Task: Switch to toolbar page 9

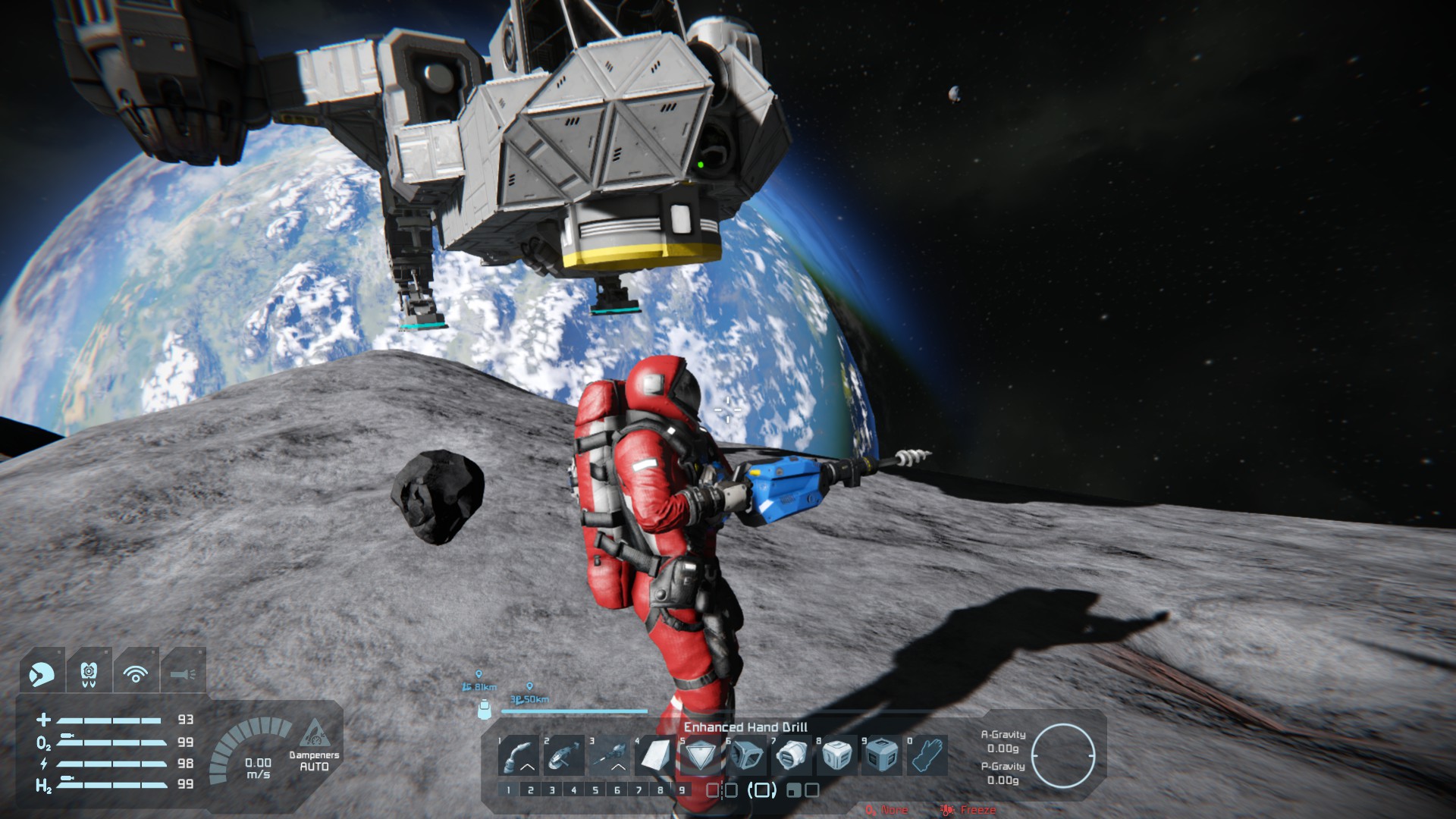Action: (x=682, y=790)
